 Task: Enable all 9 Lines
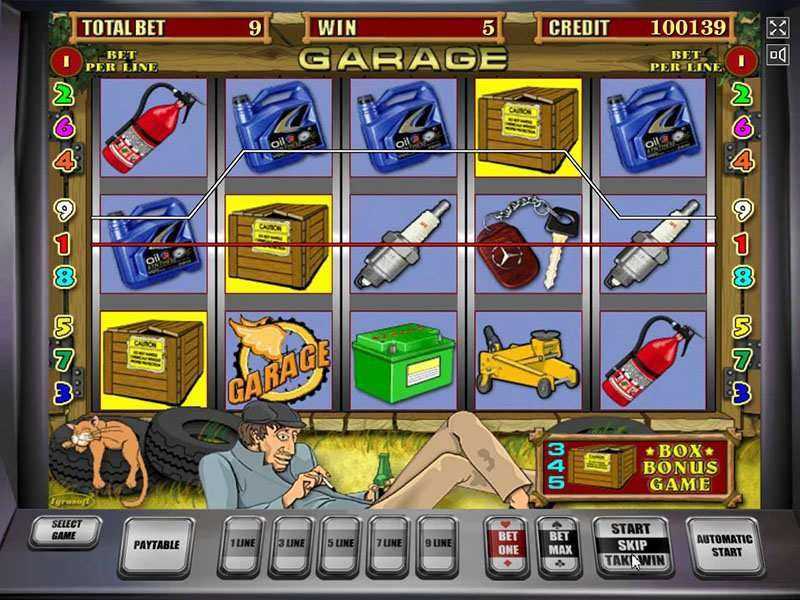[x=437, y=544]
